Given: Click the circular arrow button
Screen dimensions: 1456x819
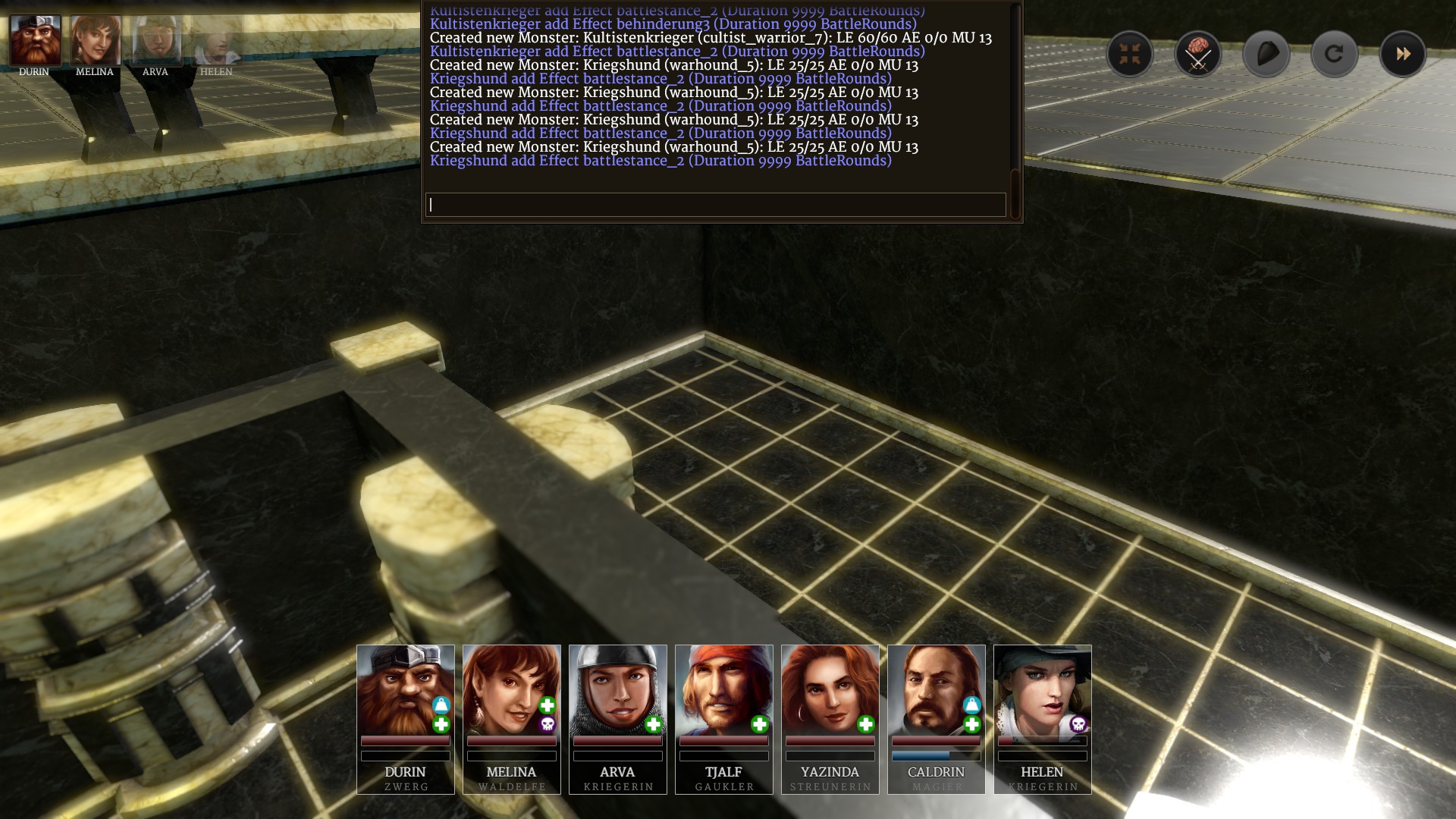Looking at the screenshot, I should pyautogui.click(x=1334, y=54).
